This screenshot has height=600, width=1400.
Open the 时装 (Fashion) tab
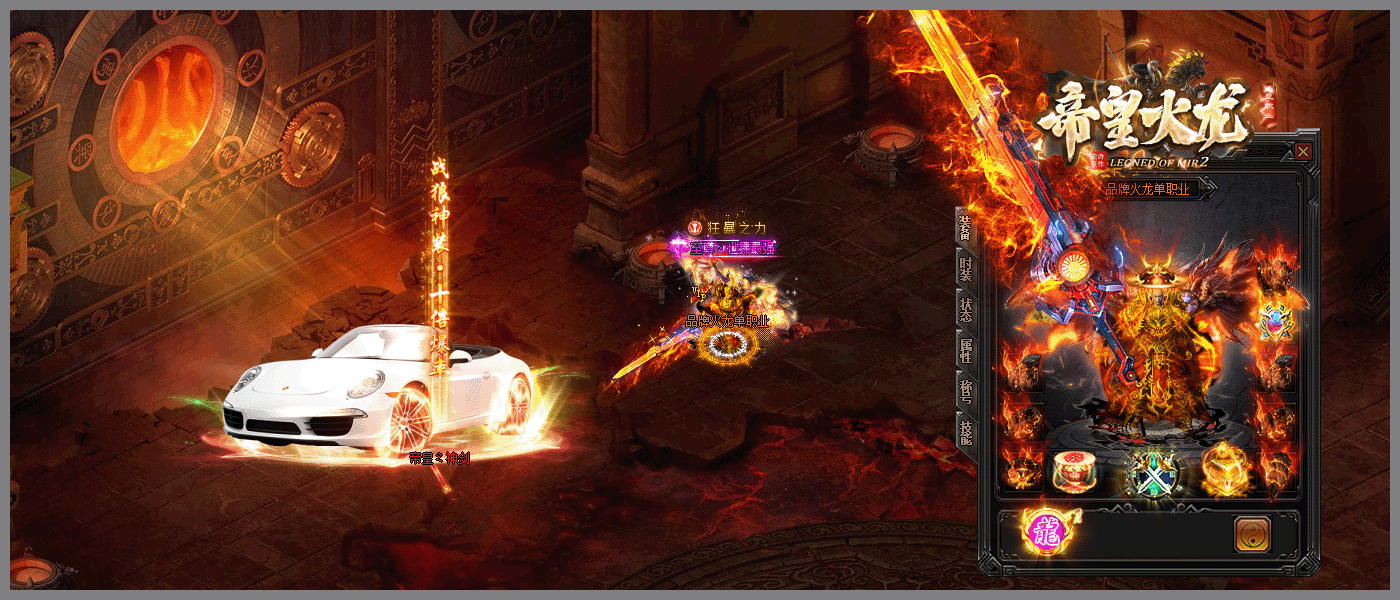point(965,269)
